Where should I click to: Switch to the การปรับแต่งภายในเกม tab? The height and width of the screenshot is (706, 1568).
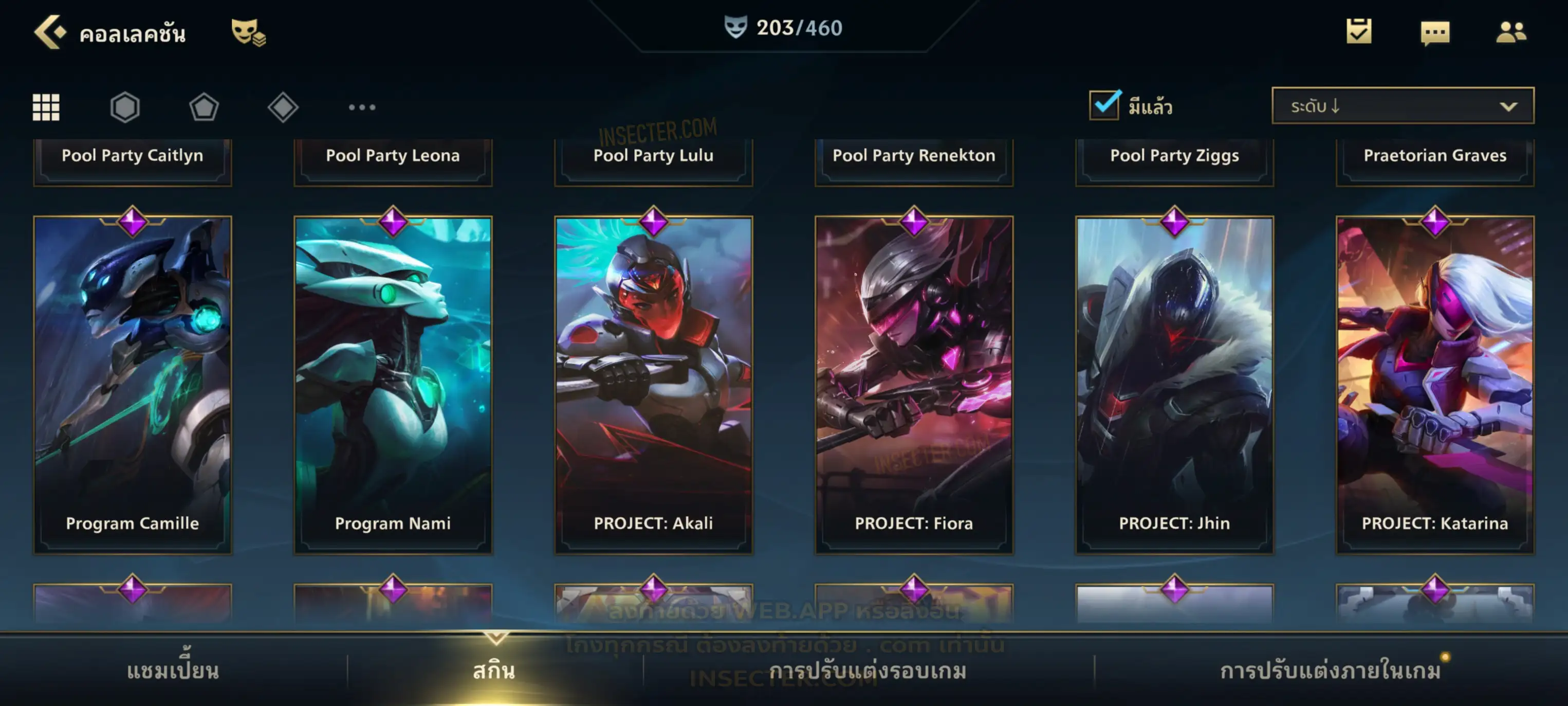(1331, 671)
